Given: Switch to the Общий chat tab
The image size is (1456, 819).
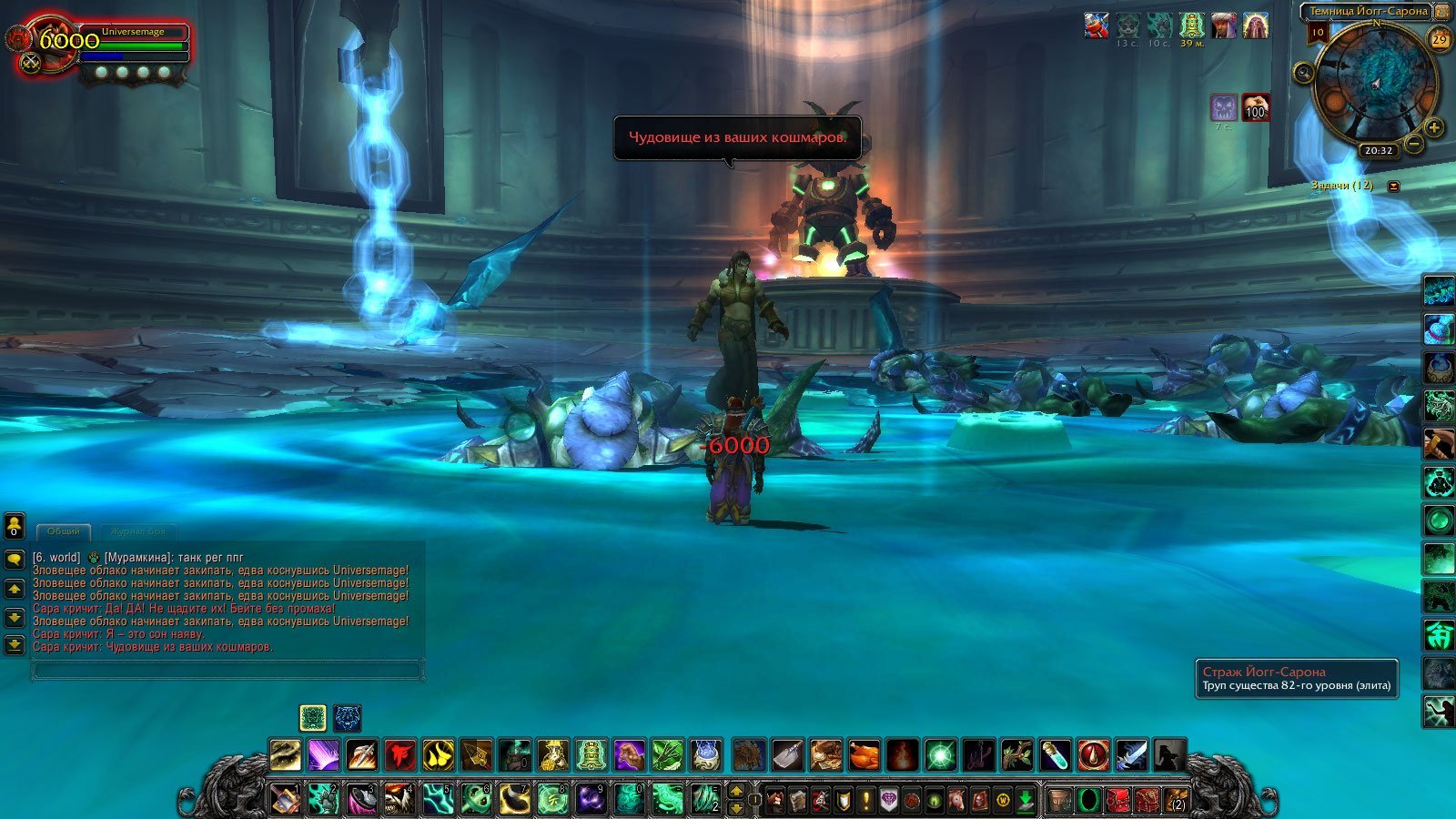Looking at the screenshot, I should 64,531.
